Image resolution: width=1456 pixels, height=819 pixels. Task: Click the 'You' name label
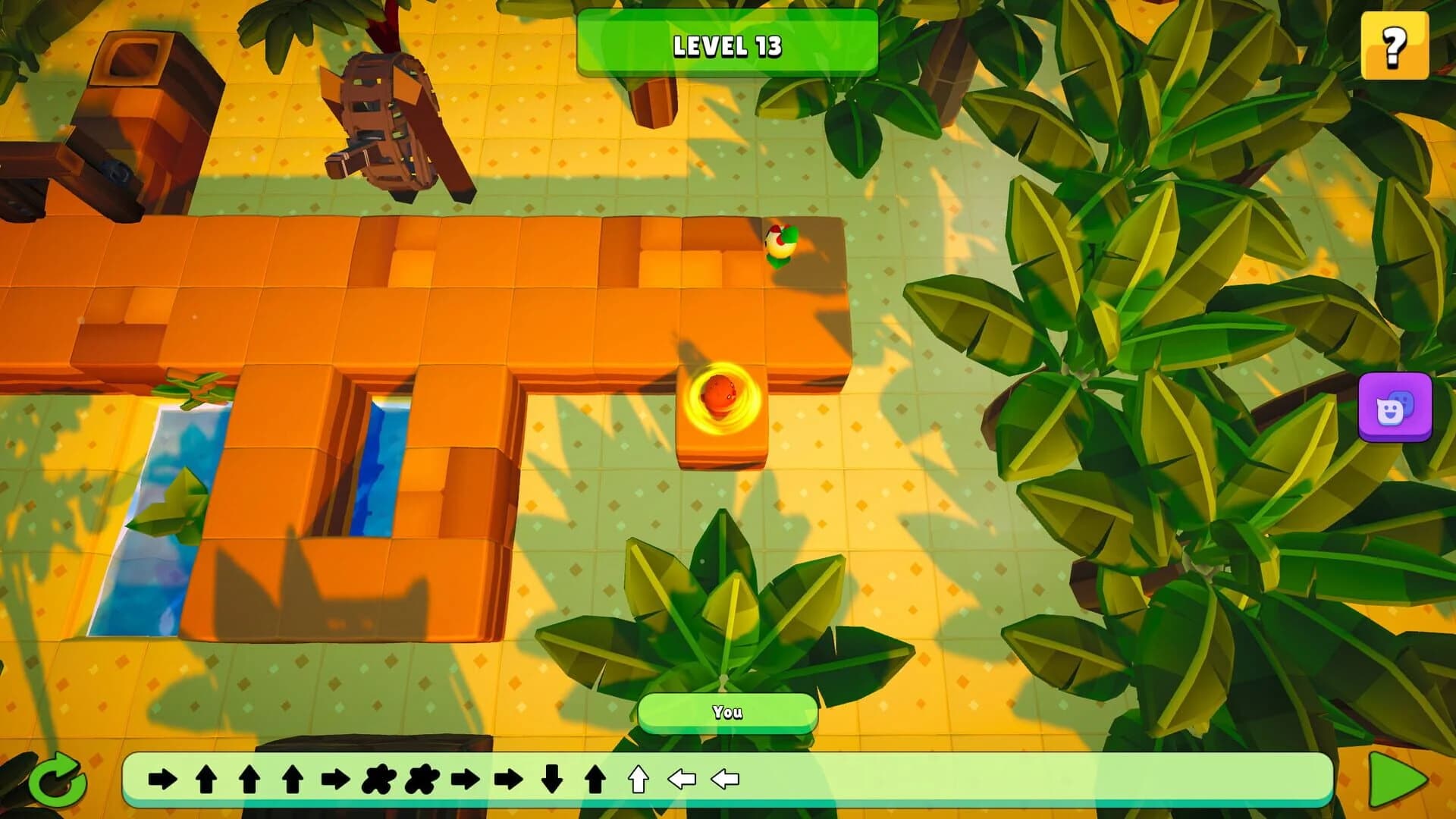727,711
